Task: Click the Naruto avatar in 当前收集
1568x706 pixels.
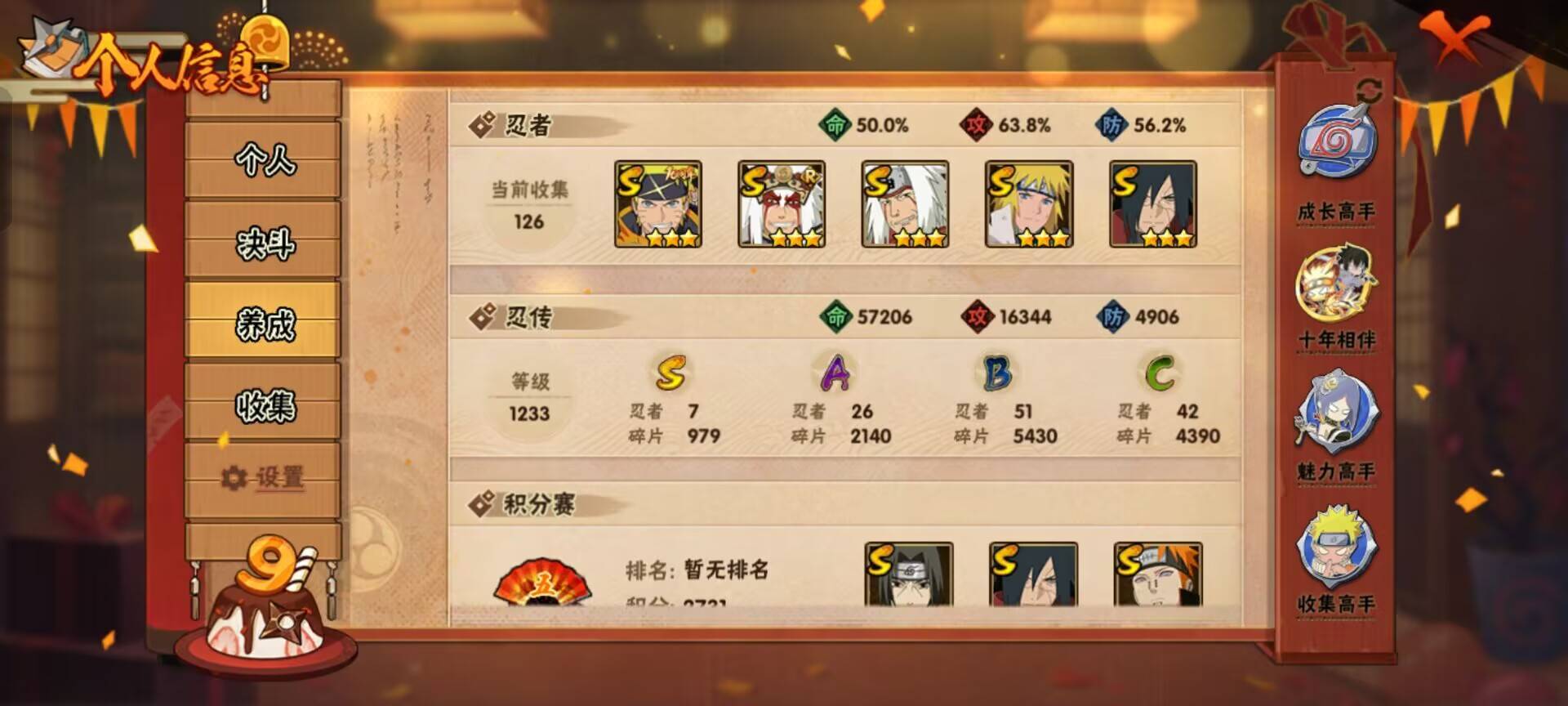Action: click(x=657, y=204)
